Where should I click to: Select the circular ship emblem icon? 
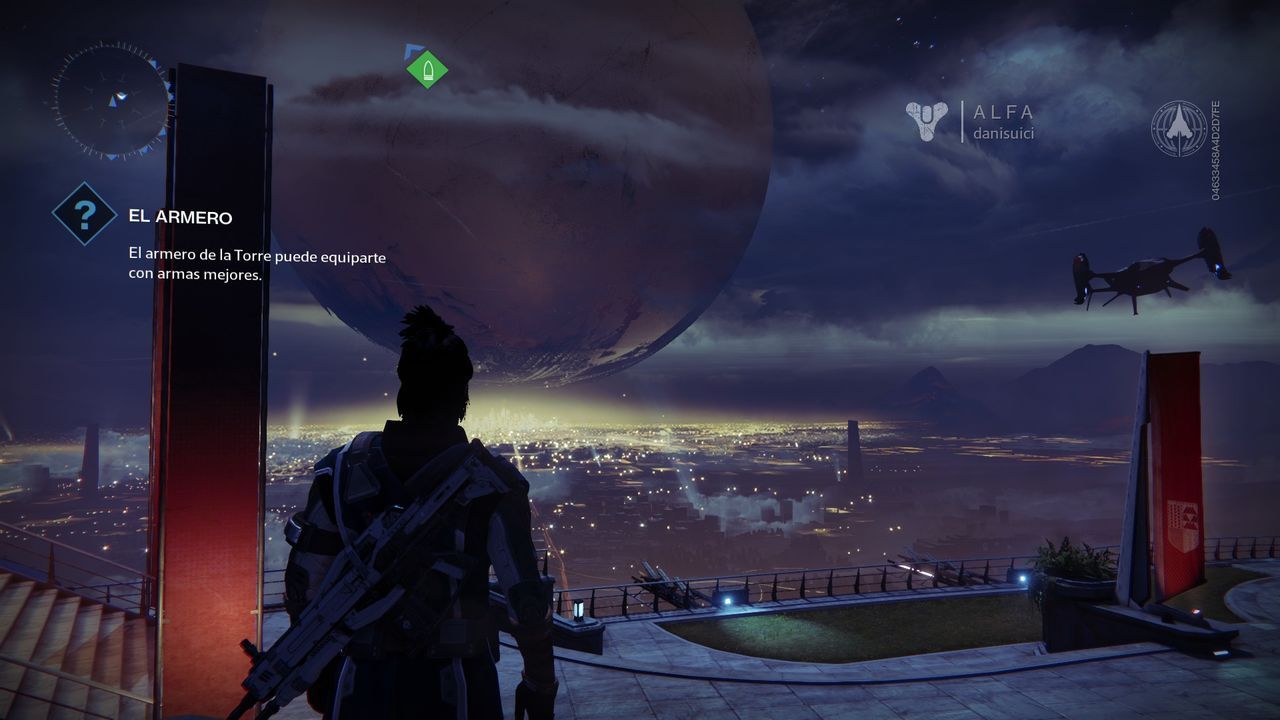tap(1178, 128)
